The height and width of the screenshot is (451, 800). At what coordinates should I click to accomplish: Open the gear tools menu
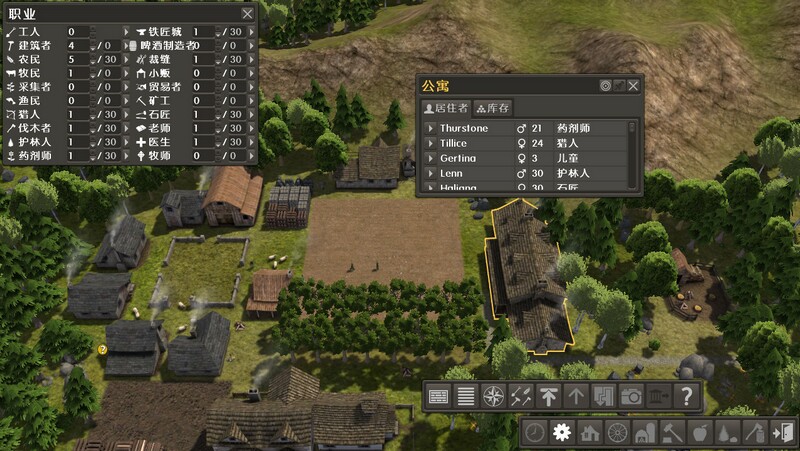tap(562, 433)
